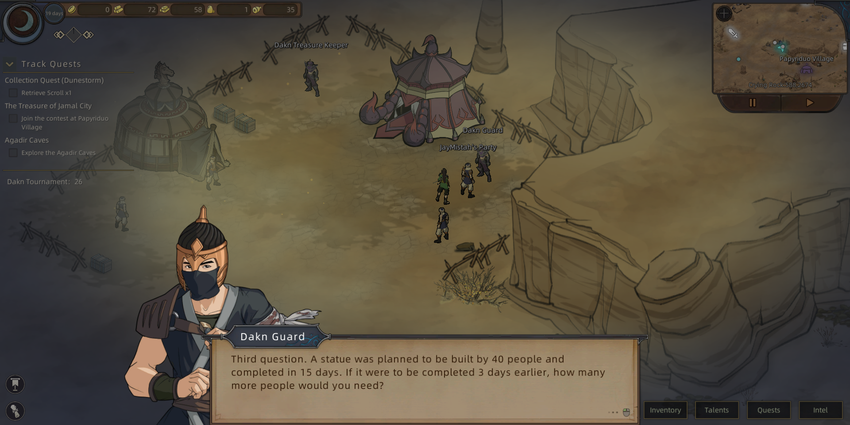Click the minimap showing Papyriduo Village
The height and width of the screenshot is (425, 850).
tap(780, 50)
